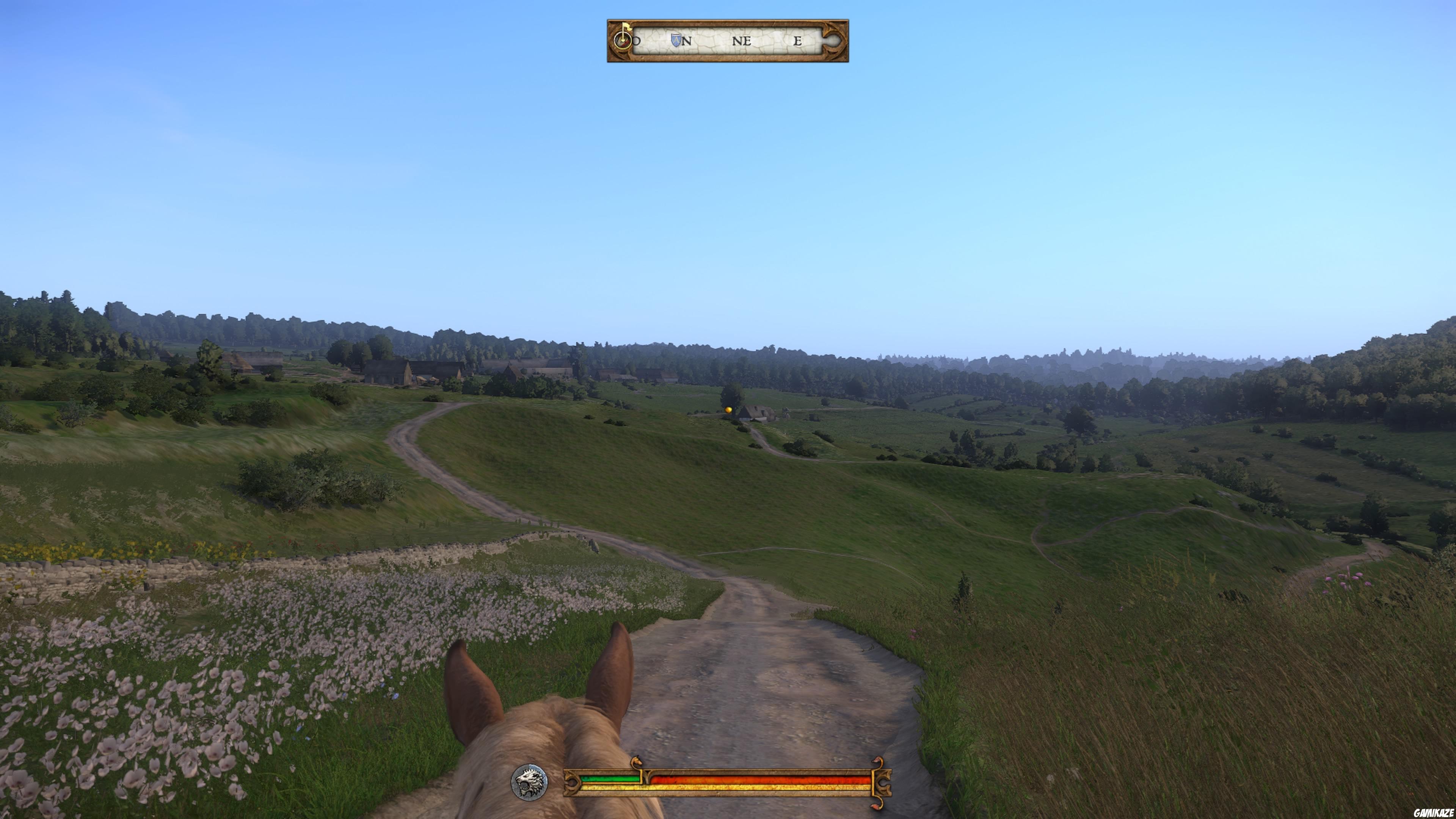Click the silver lion head horse emblem
This screenshot has height=819, width=1456.
(x=529, y=782)
